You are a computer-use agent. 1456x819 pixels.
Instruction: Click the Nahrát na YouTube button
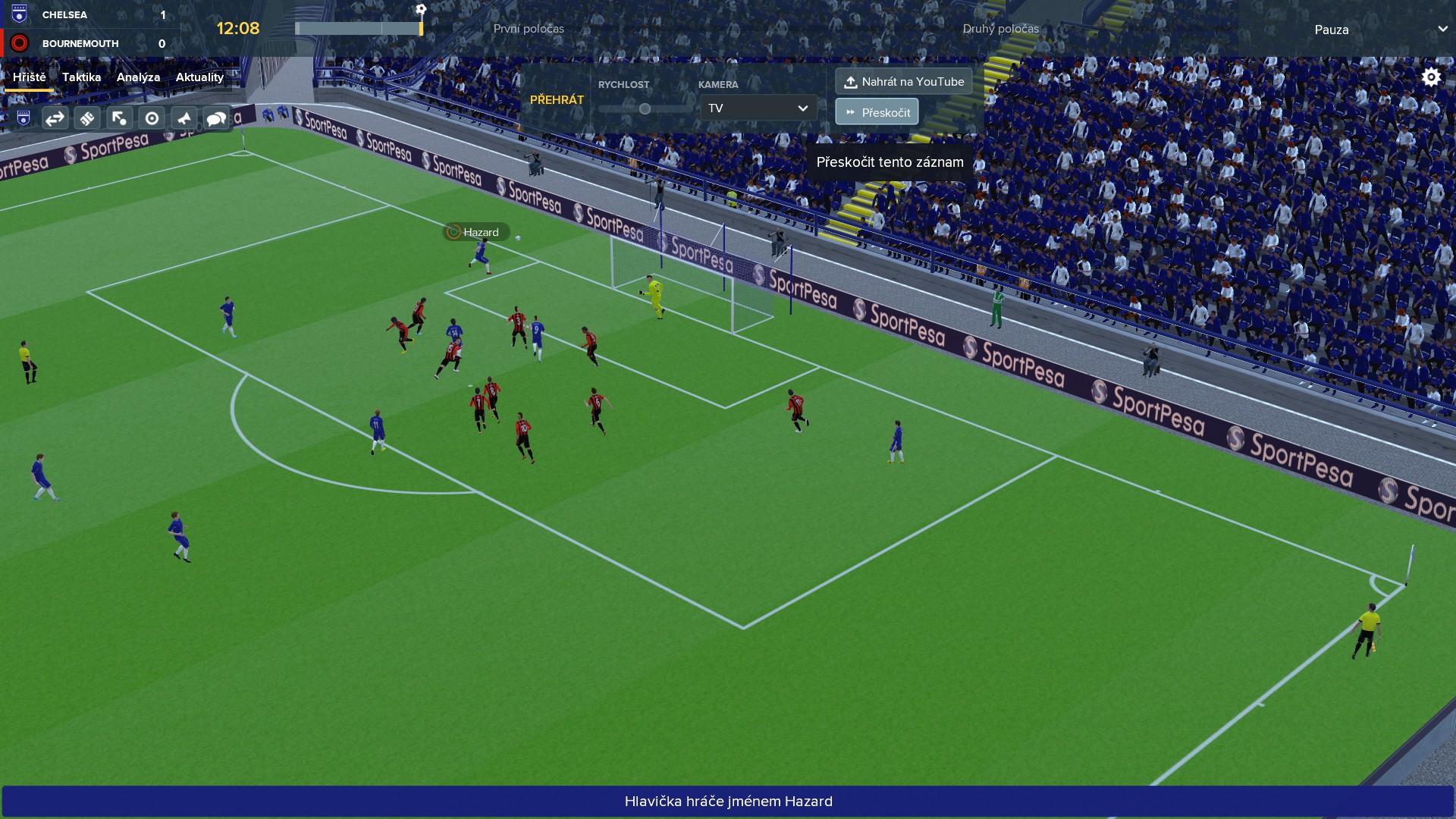(904, 80)
